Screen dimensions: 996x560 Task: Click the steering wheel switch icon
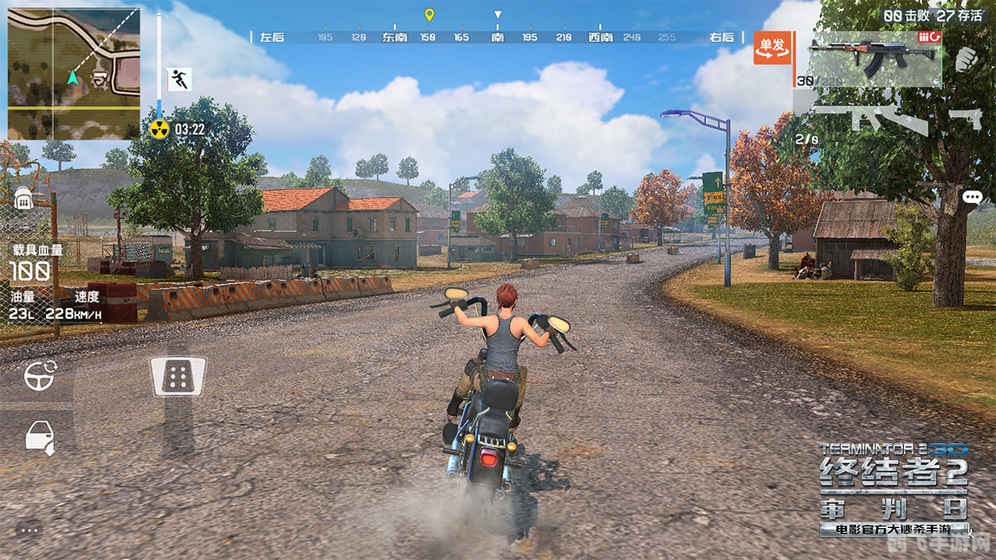point(40,377)
